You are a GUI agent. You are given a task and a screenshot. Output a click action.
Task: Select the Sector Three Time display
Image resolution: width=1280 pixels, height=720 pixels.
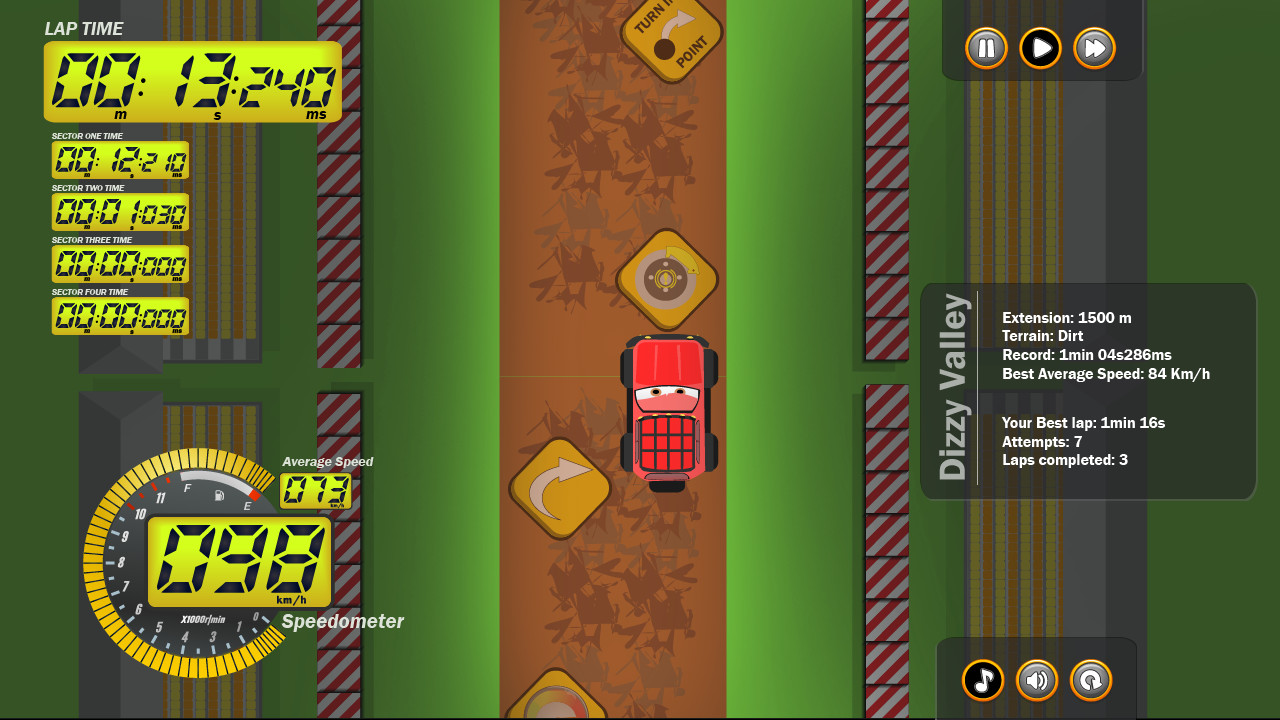tap(120, 264)
